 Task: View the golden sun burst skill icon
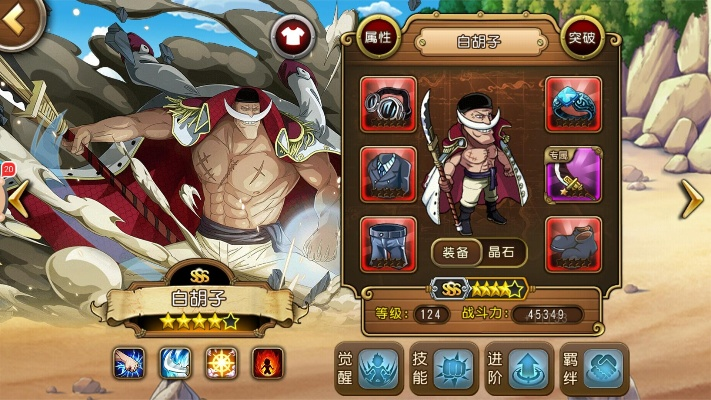pos(220,362)
